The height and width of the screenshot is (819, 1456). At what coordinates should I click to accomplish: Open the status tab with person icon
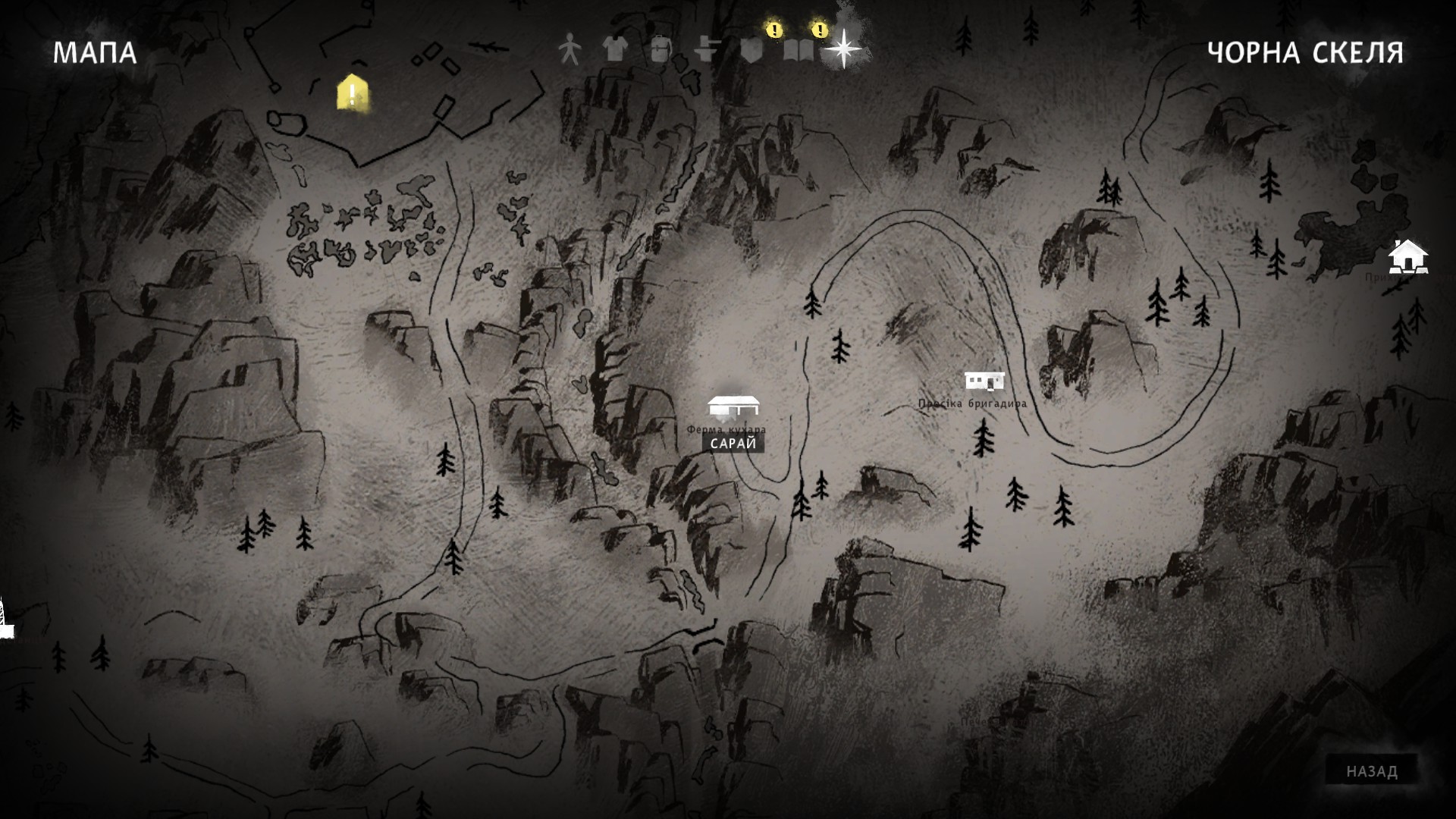569,50
